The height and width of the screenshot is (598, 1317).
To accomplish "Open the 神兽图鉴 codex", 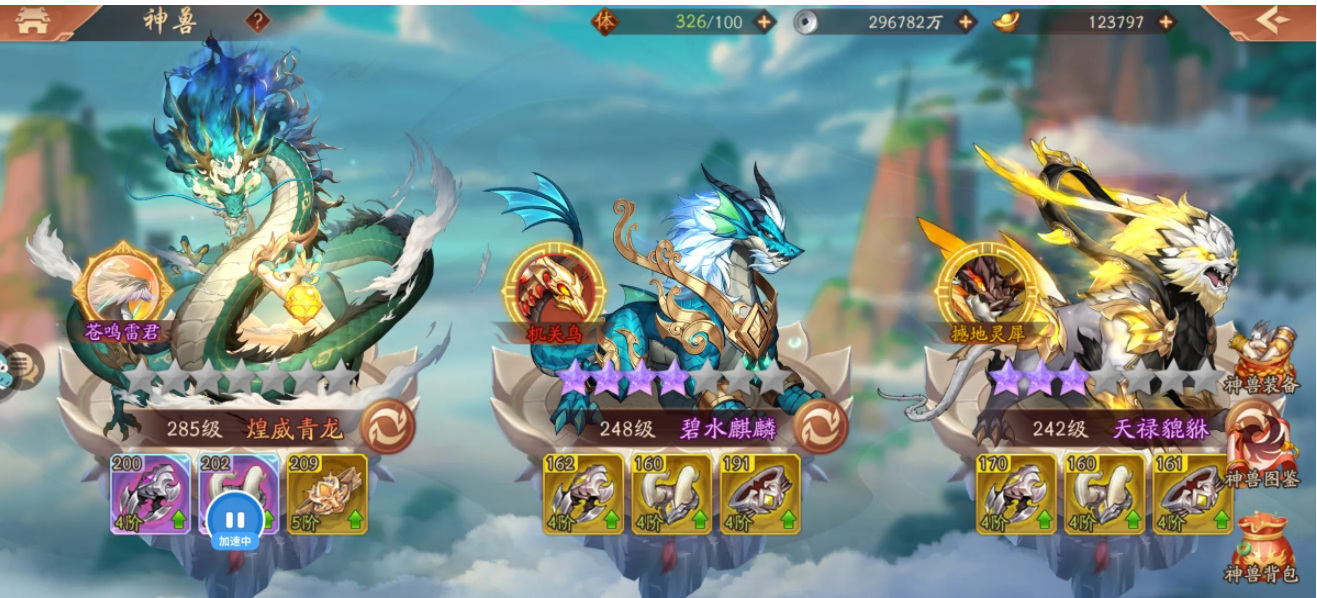I will (x=1262, y=452).
